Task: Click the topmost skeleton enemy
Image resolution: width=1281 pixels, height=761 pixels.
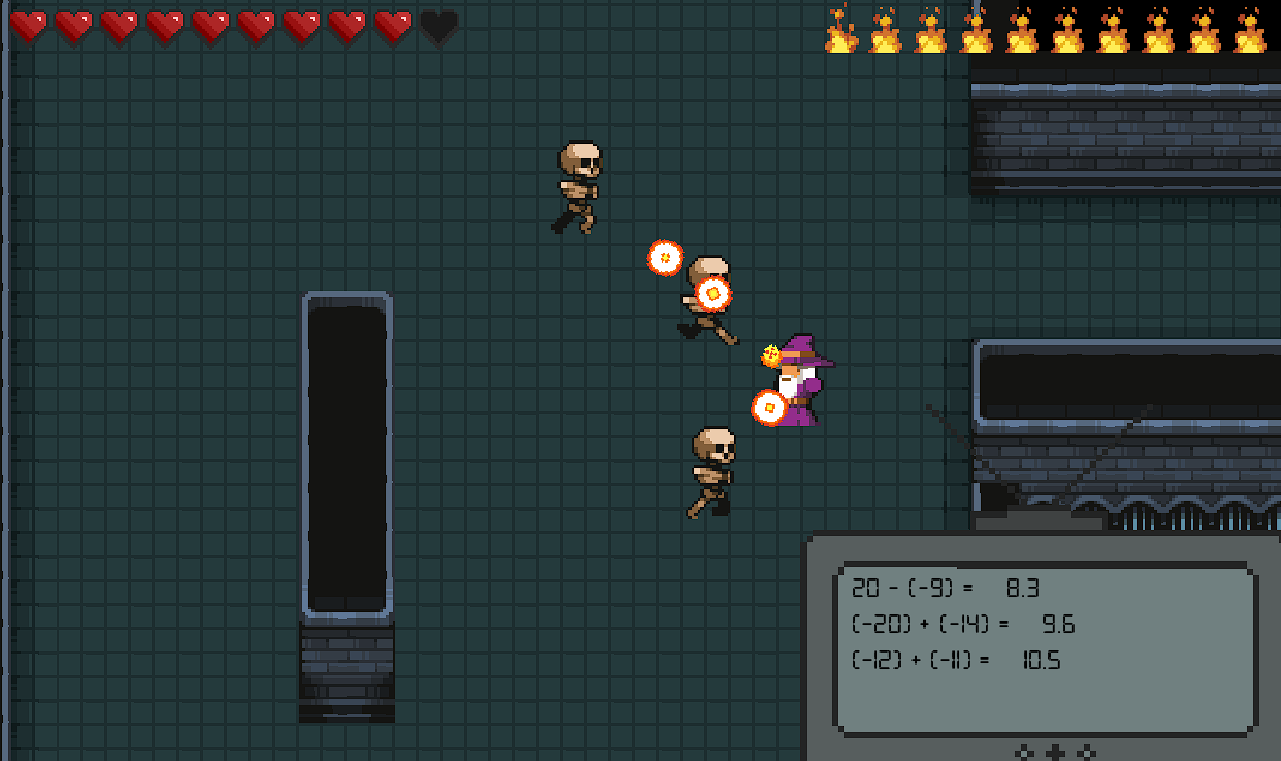Action: pos(578,185)
